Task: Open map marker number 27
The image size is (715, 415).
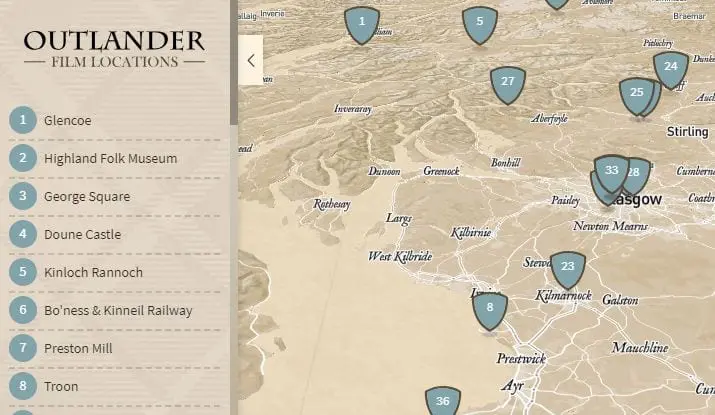Action: click(x=508, y=83)
